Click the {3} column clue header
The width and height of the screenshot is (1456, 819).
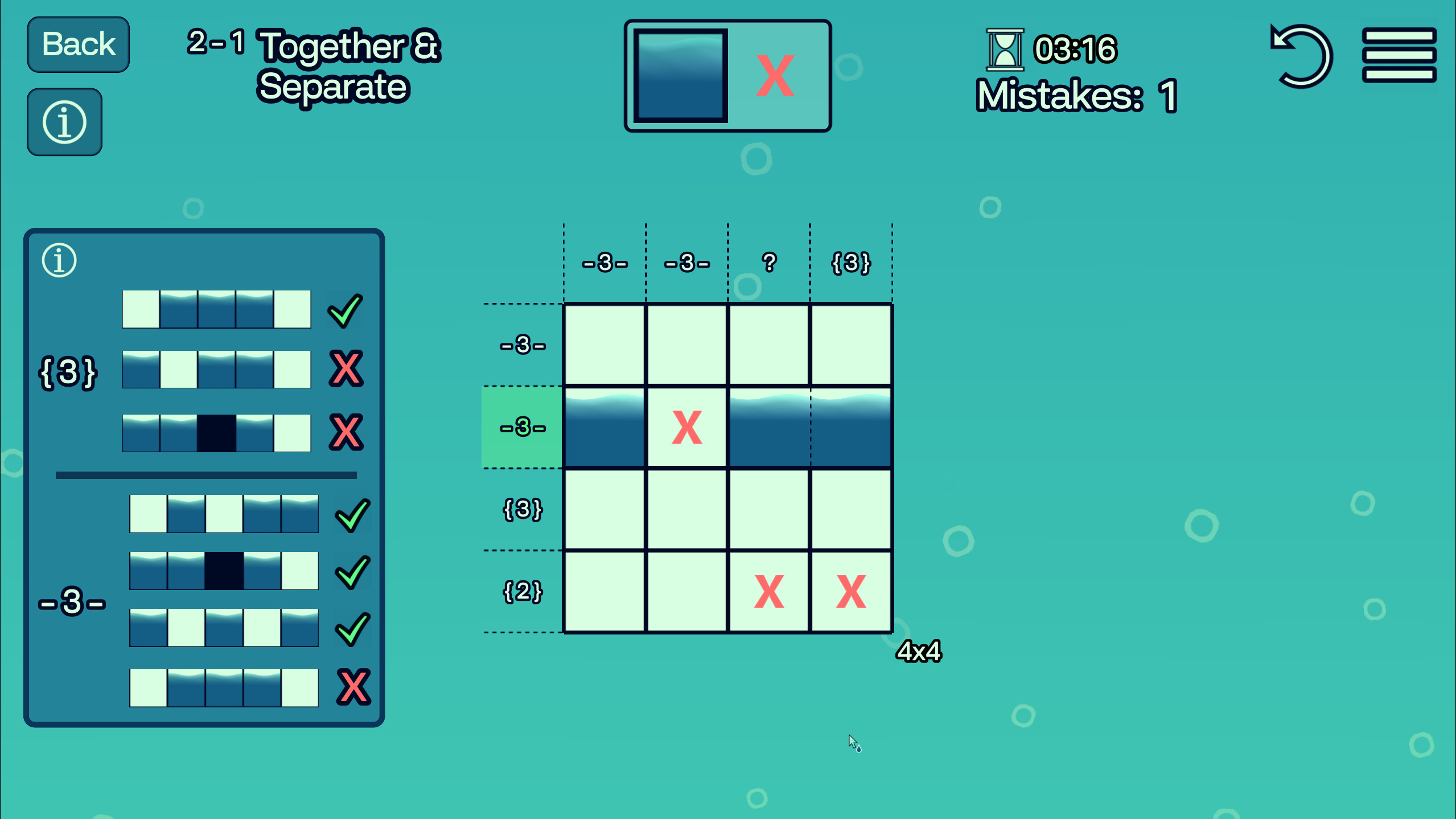coord(850,262)
